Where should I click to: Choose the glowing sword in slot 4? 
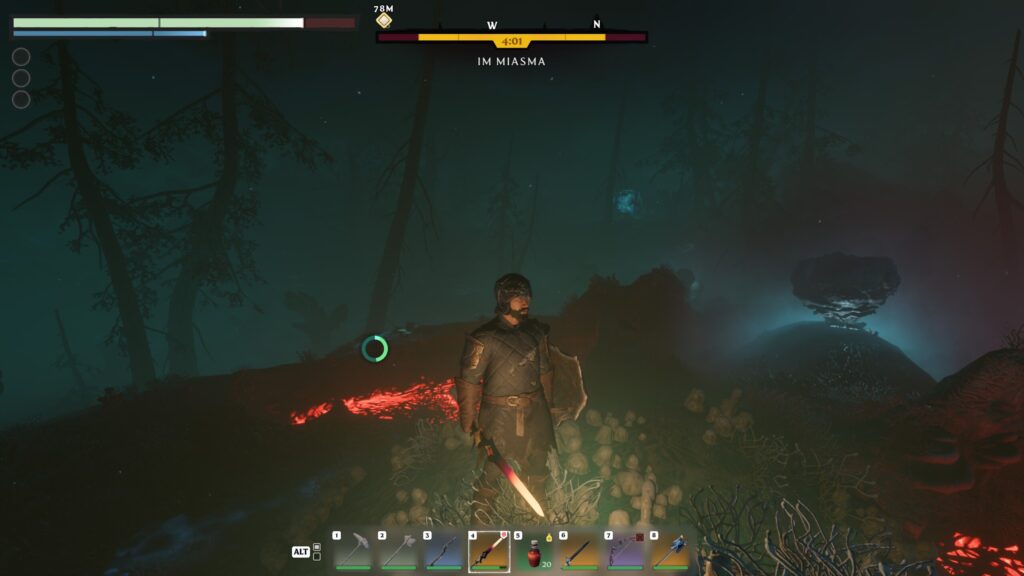(x=488, y=551)
